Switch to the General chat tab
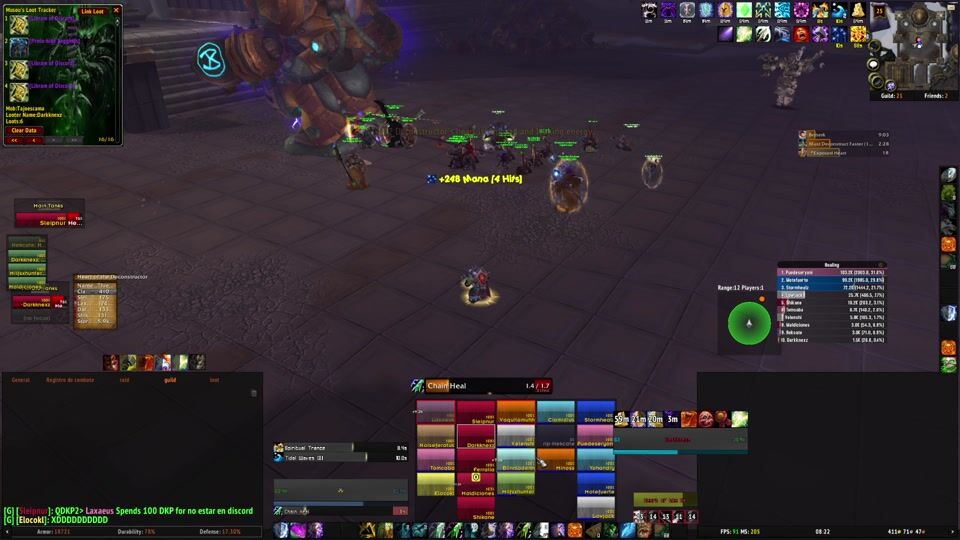 tap(20, 380)
